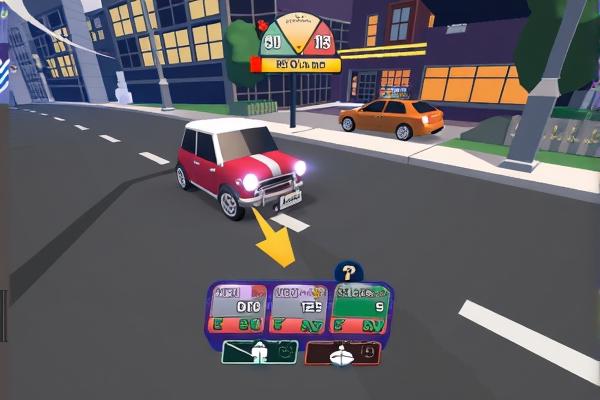Click the teal-bordered button below the cards
The height and width of the screenshot is (400, 600).
(x=259, y=352)
